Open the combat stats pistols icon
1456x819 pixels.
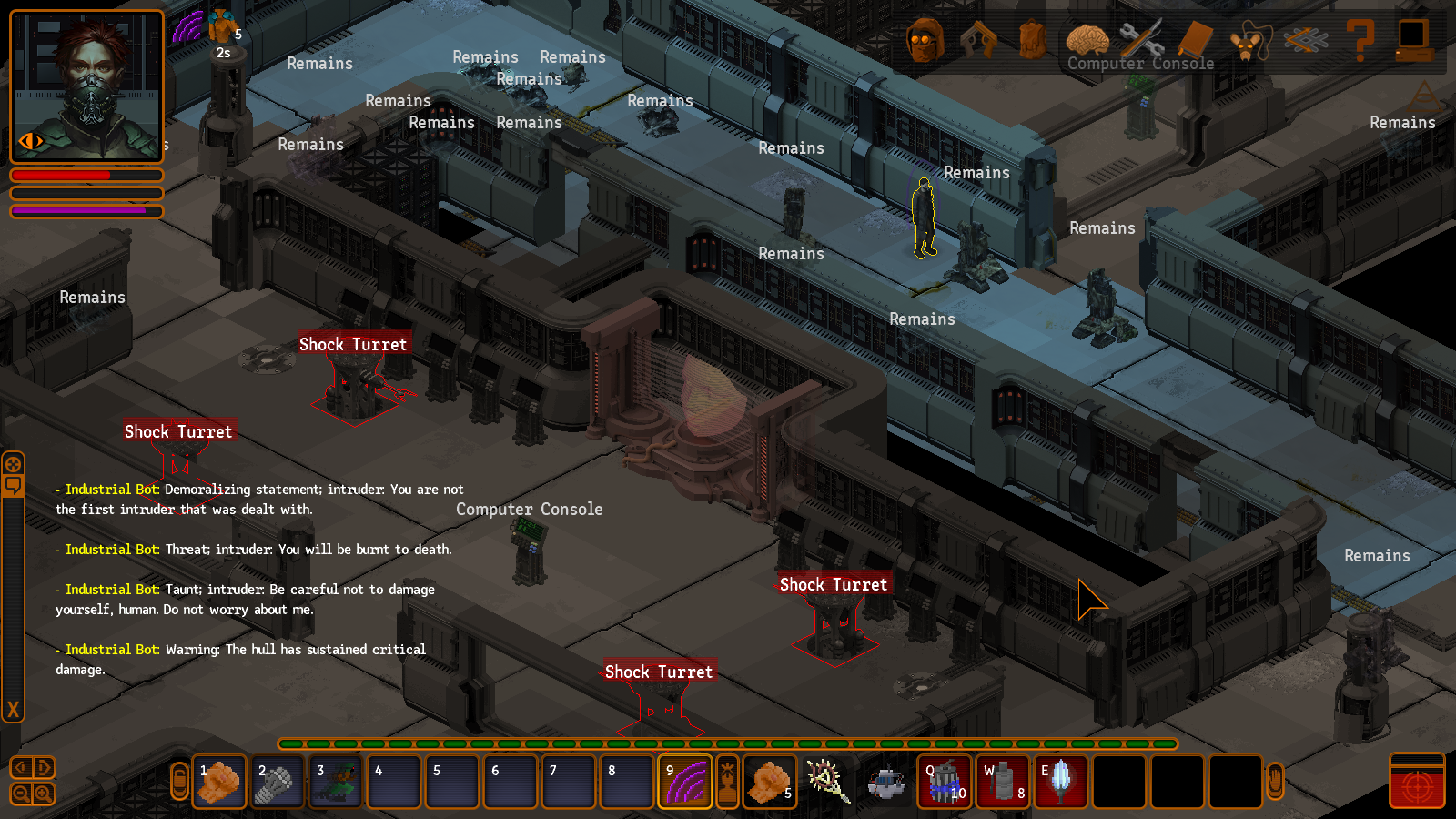pos(978,40)
